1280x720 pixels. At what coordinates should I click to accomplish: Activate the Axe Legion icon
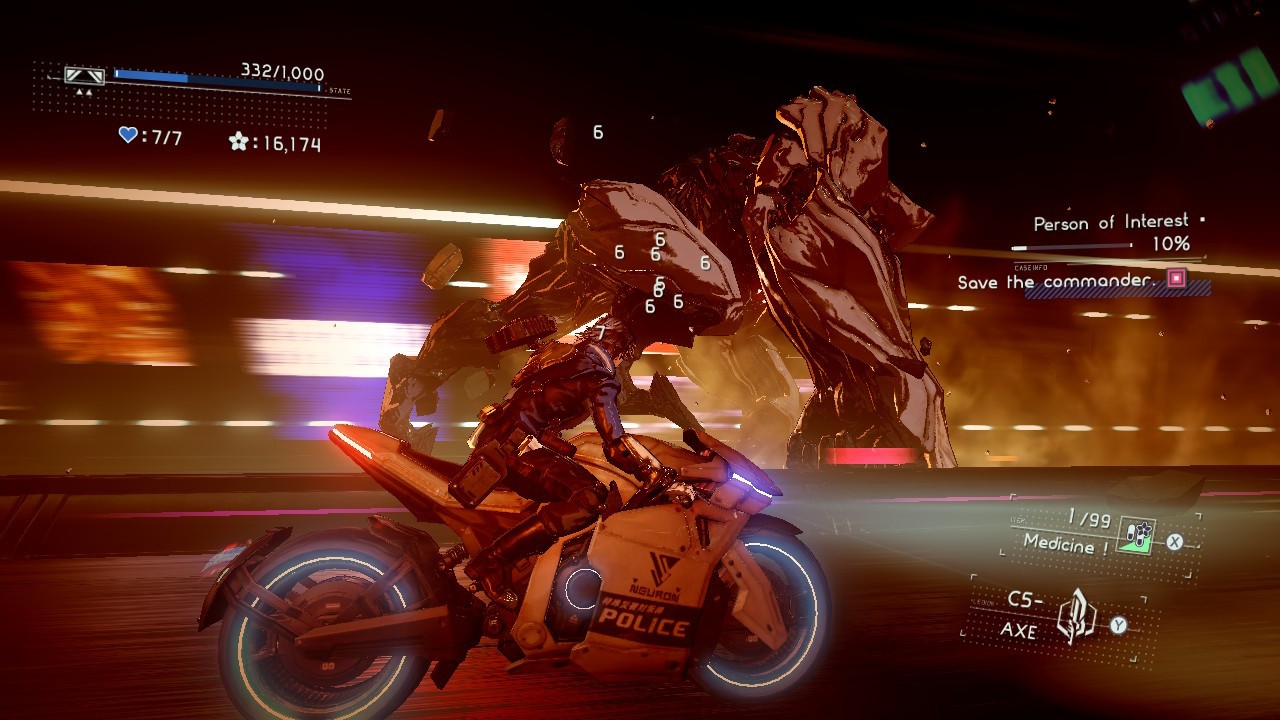(1076, 618)
